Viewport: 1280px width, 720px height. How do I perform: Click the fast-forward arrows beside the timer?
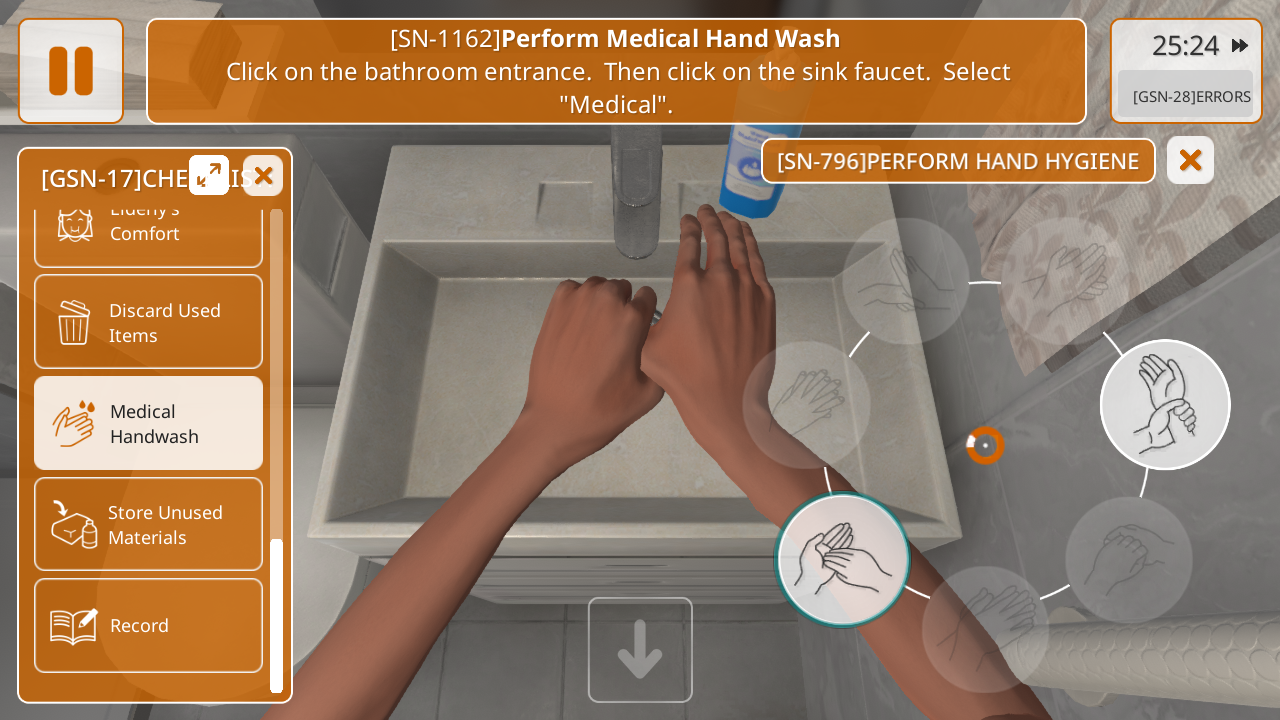click(x=1239, y=45)
